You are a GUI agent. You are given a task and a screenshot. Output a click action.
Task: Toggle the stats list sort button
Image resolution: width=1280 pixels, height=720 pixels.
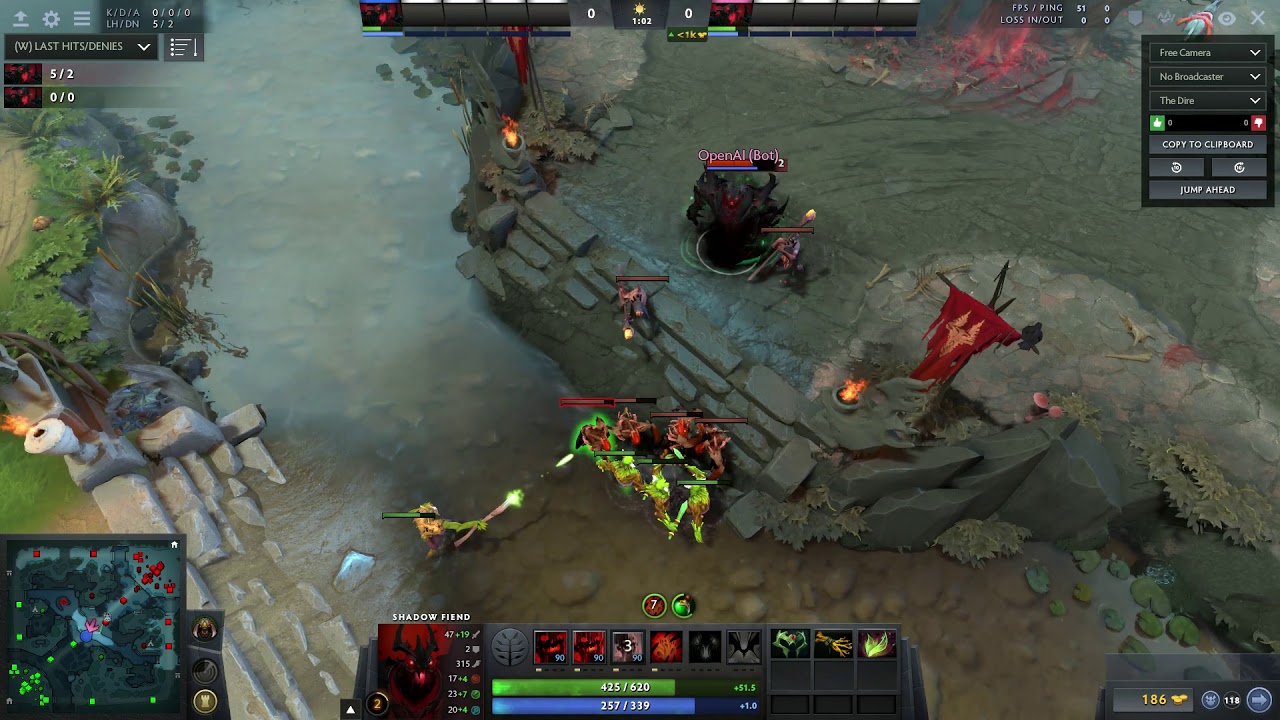182,47
